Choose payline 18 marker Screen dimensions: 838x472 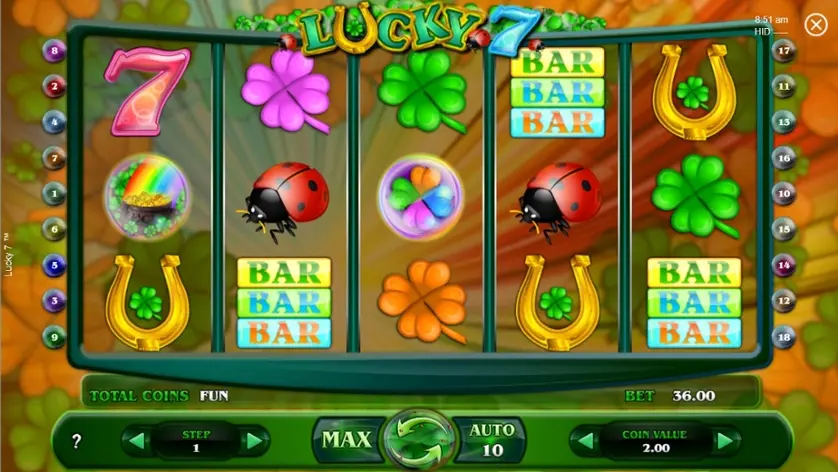(785, 337)
